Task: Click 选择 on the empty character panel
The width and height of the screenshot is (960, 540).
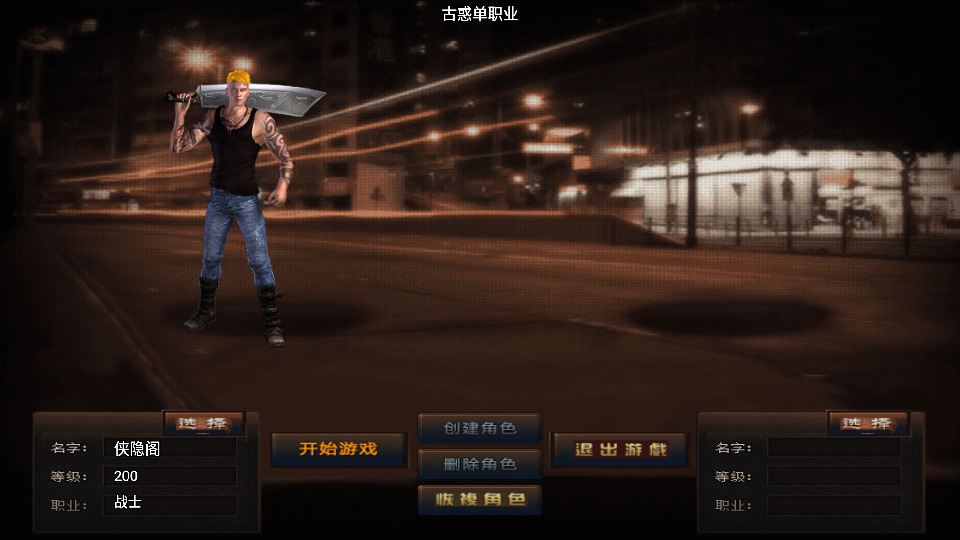Action: (x=868, y=424)
